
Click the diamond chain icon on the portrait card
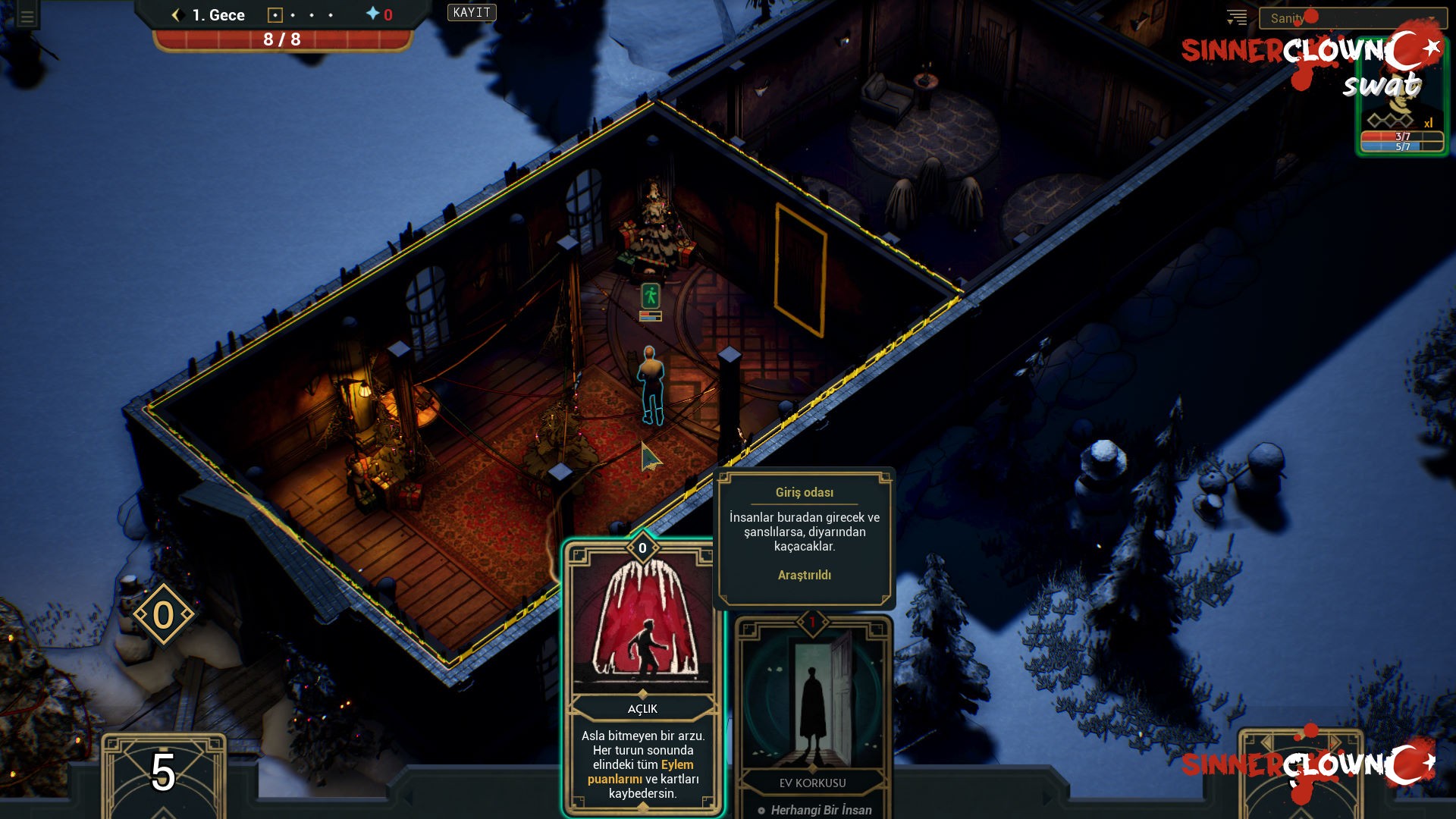[x=1392, y=120]
